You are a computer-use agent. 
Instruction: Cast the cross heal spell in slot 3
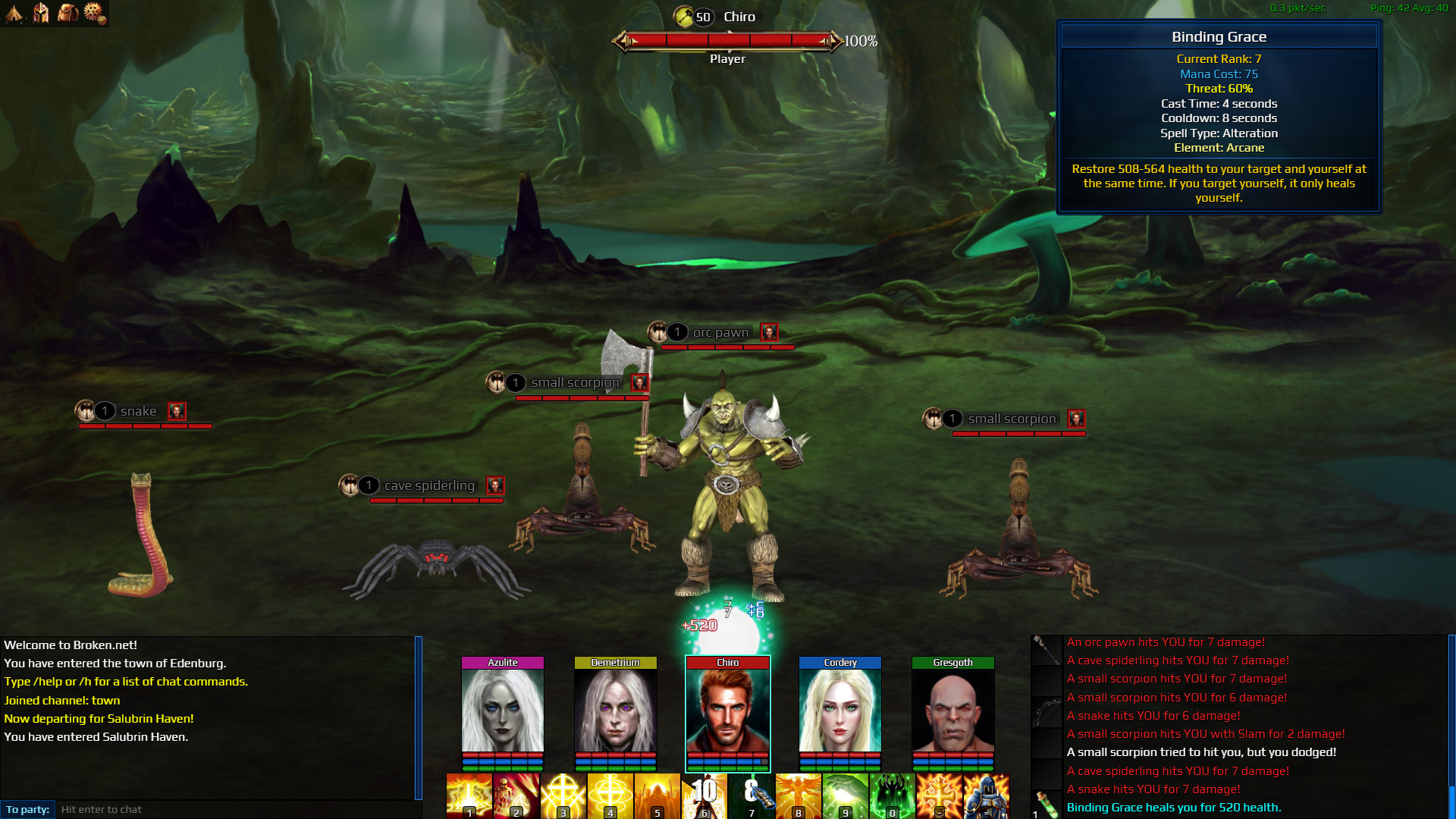click(x=563, y=795)
